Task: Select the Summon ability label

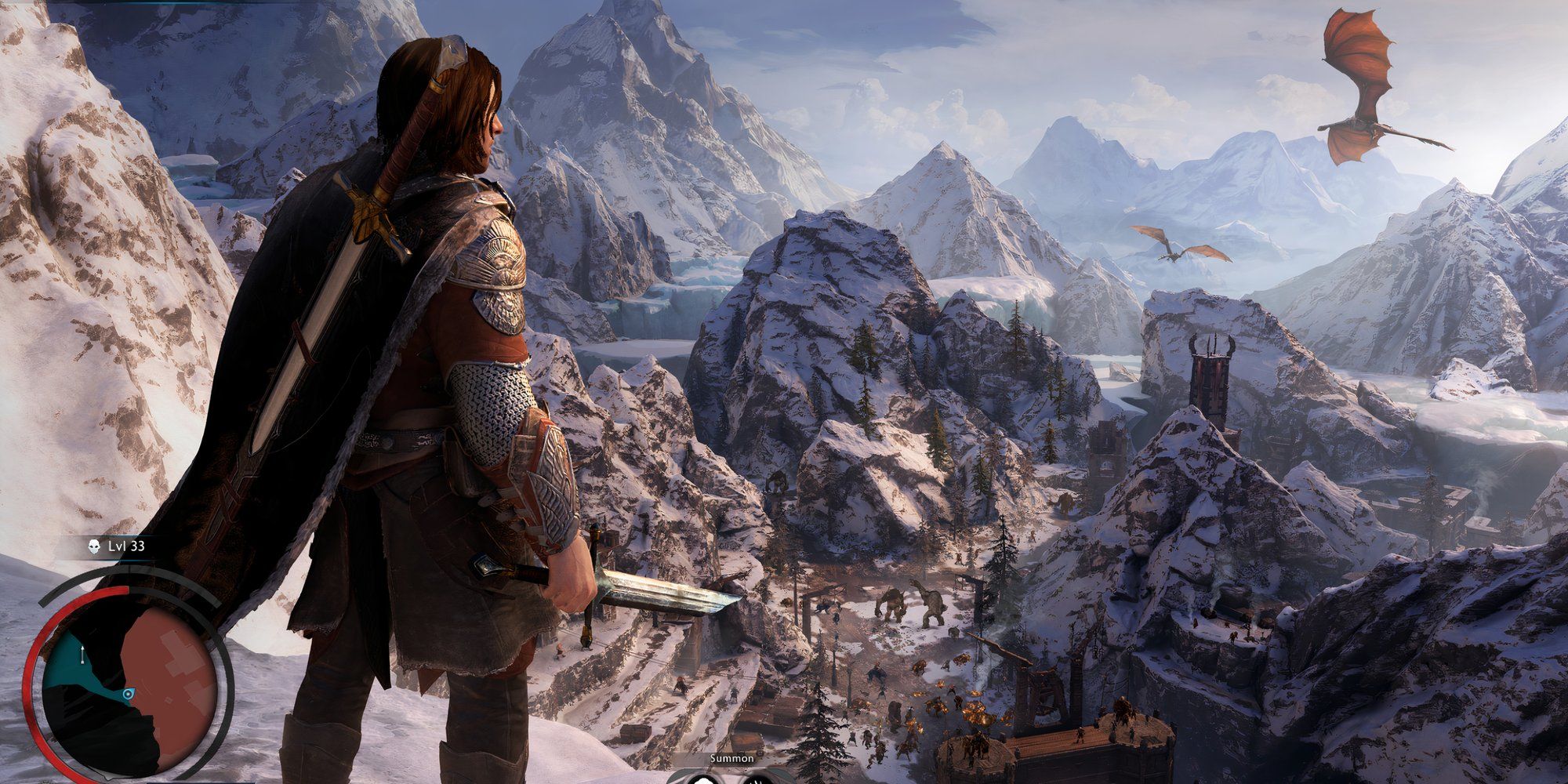Action: point(731,758)
